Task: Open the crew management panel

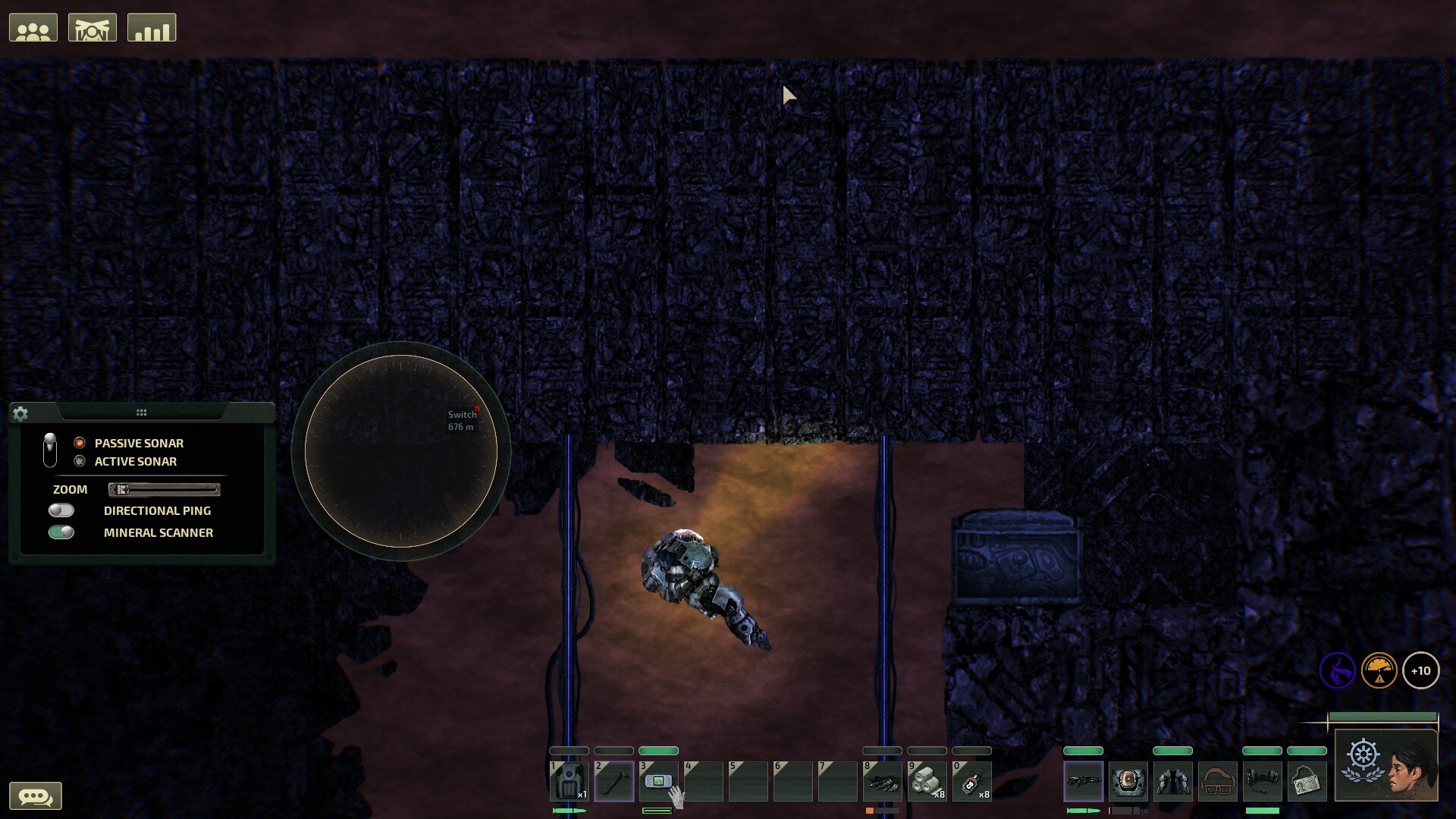Action: (x=34, y=27)
